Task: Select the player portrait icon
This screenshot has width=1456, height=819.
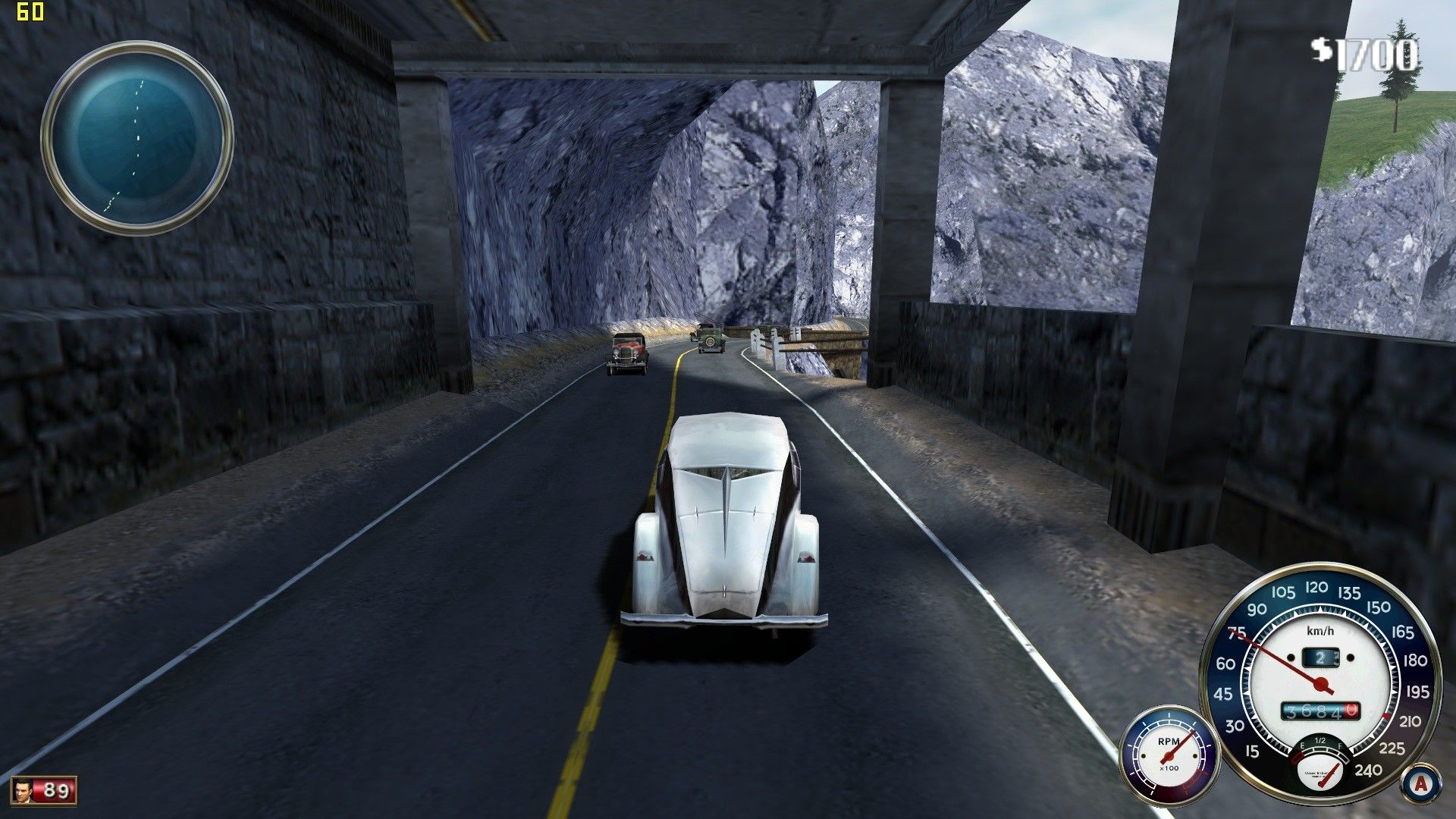Action: point(24,791)
